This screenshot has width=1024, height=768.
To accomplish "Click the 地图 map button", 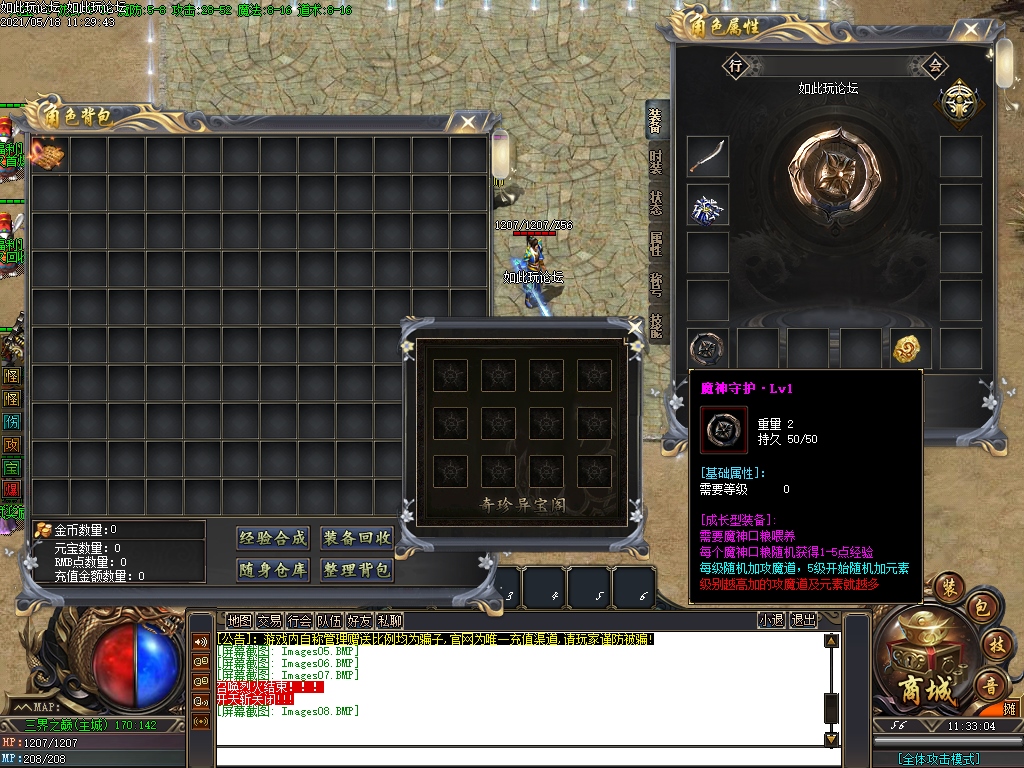I will tap(239, 621).
